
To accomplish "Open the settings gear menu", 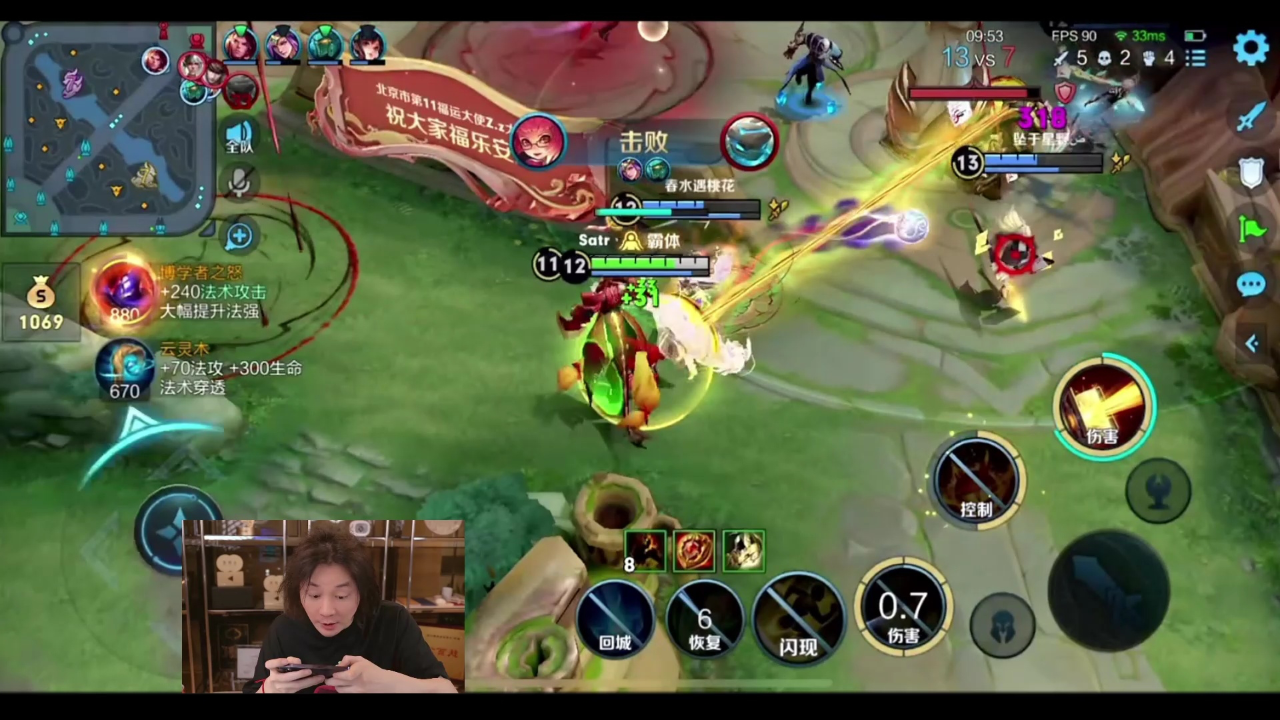I will coord(1250,47).
